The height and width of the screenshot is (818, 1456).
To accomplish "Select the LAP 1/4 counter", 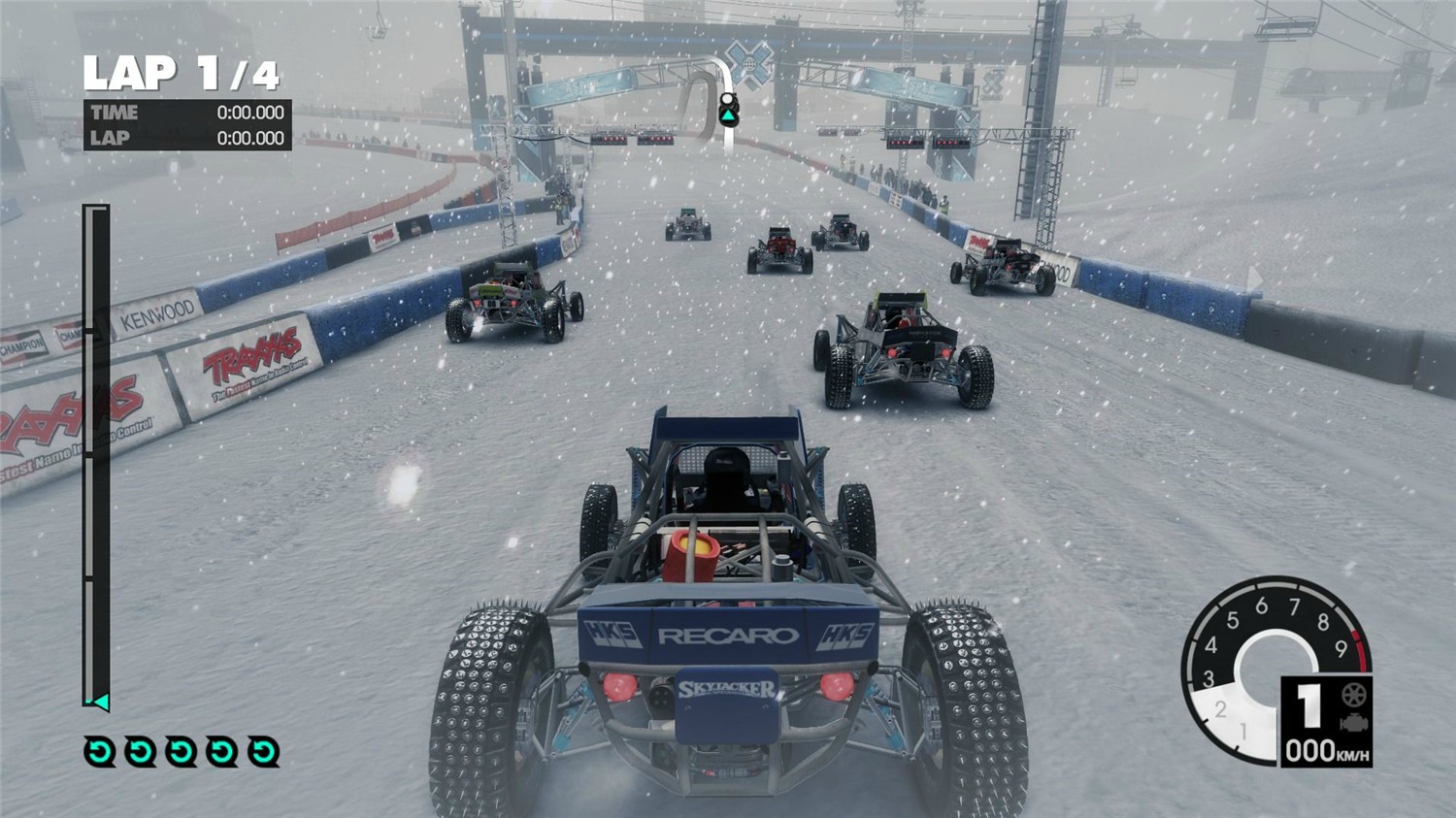I will pos(180,70).
